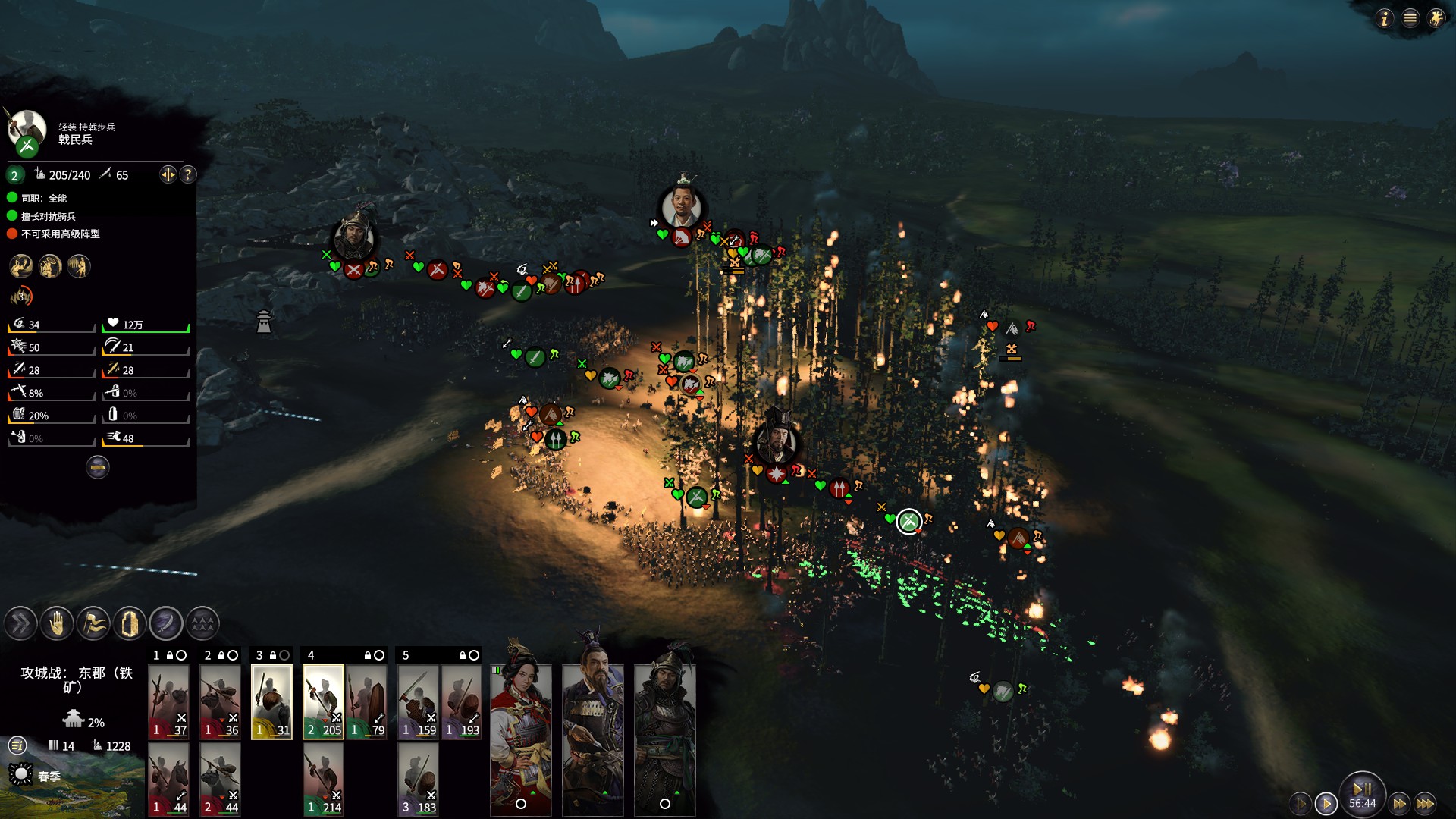Set battle speed to double fast-forward
The width and height of the screenshot is (1456, 819).
tap(1400, 803)
